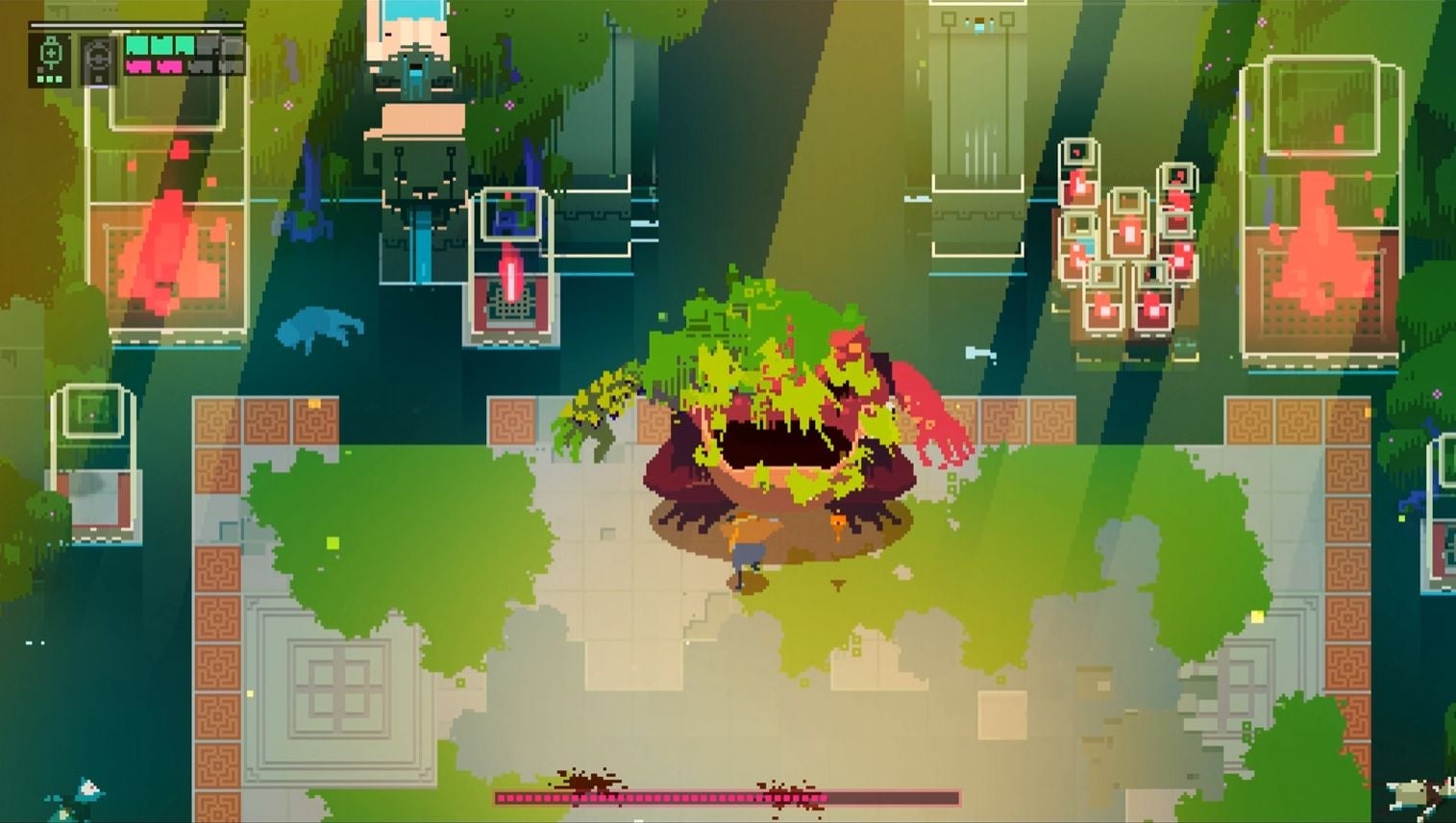Select the second pink energy cell
This screenshot has height=823, width=1456.
click(x=170, y=67)
